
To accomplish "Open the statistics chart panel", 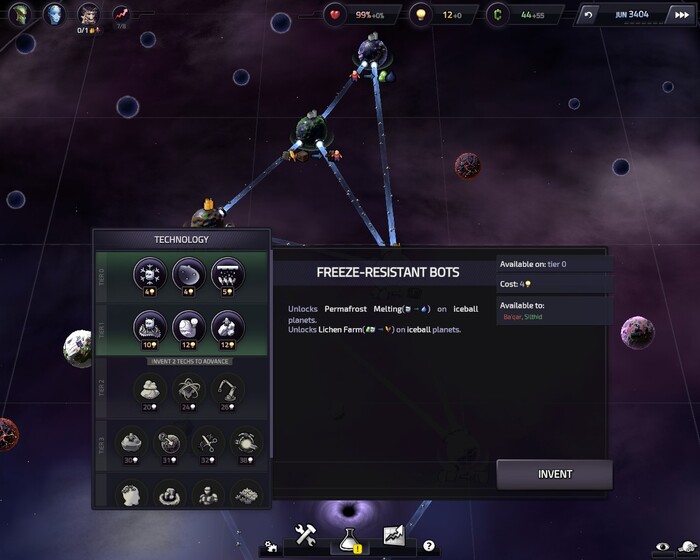I will (x=393, y=536).
